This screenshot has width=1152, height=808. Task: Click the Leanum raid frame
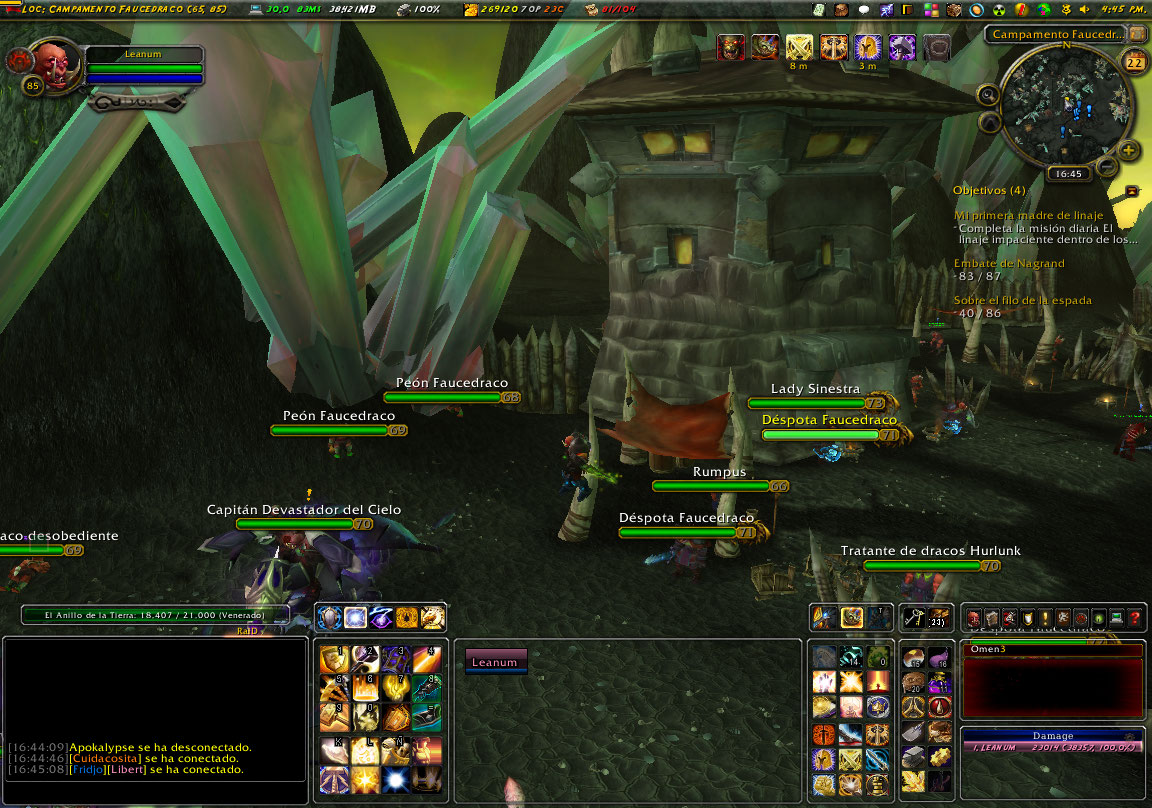(x=495, y=661)
